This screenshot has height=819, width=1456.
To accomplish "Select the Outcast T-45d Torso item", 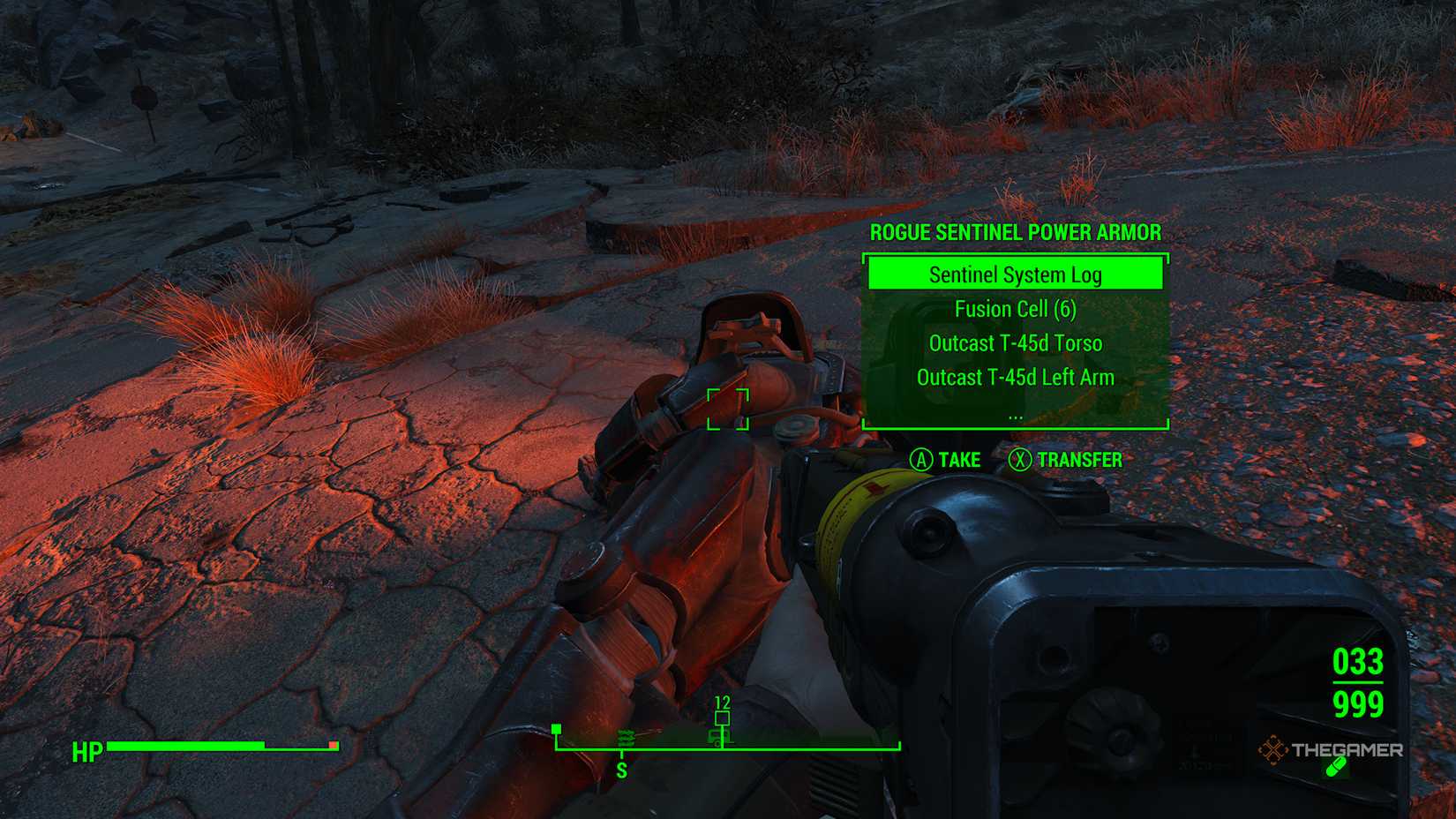I will (1015, 343).
